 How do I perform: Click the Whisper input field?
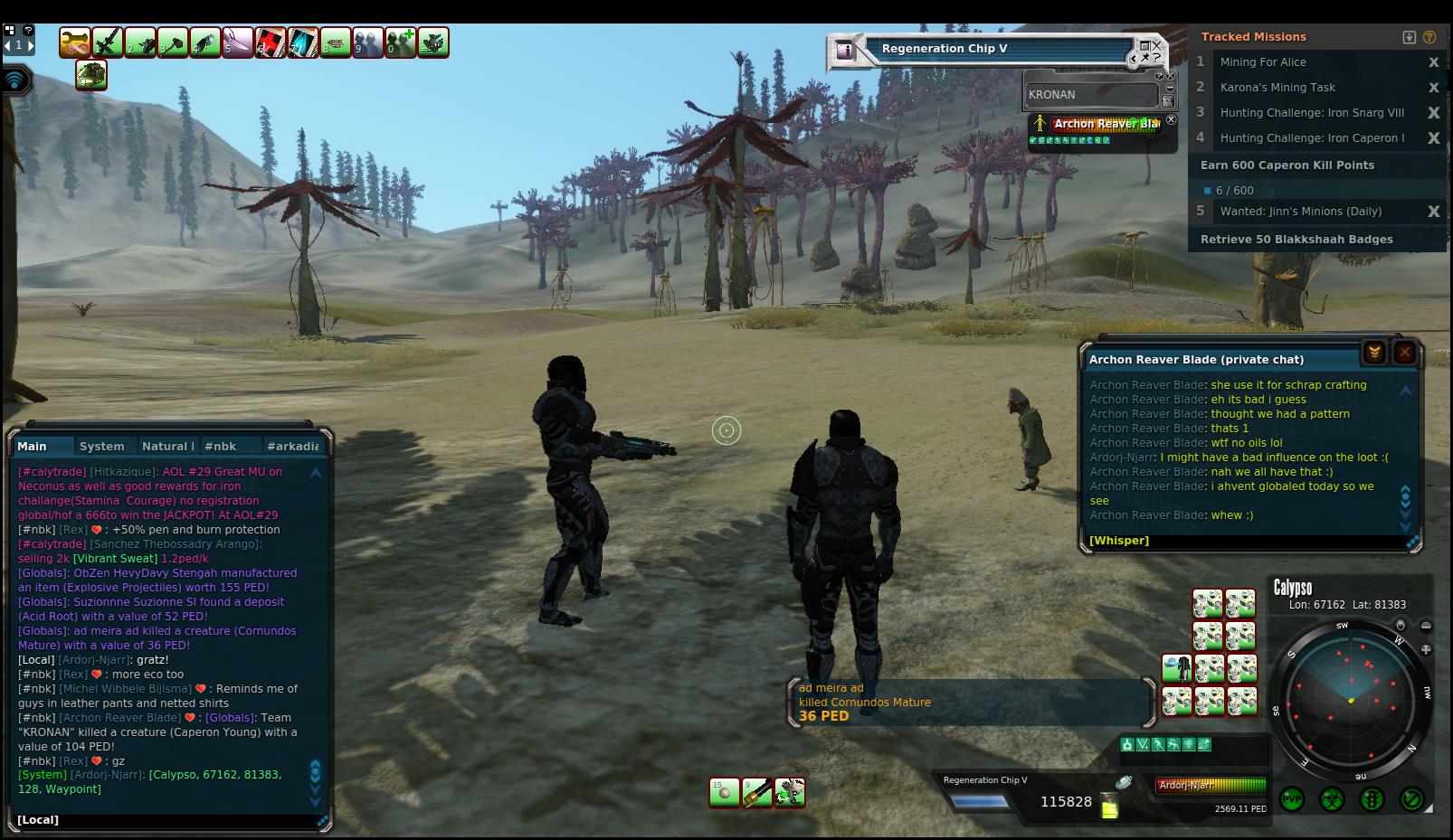pos(1249,540)
